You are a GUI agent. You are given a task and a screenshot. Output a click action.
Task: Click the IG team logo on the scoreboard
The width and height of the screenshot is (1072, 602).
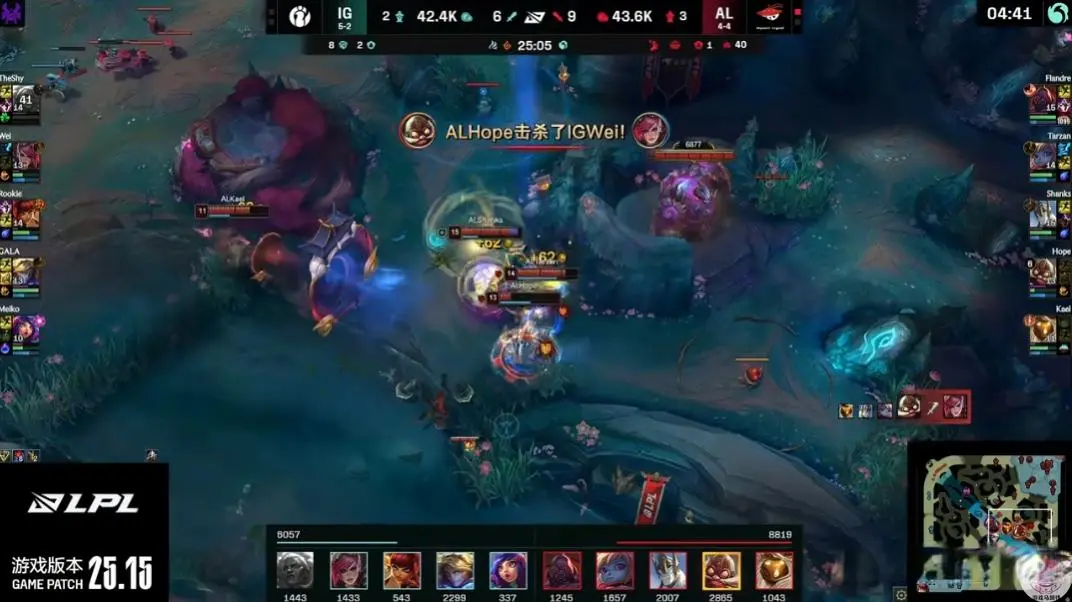(x=300, y=16)
